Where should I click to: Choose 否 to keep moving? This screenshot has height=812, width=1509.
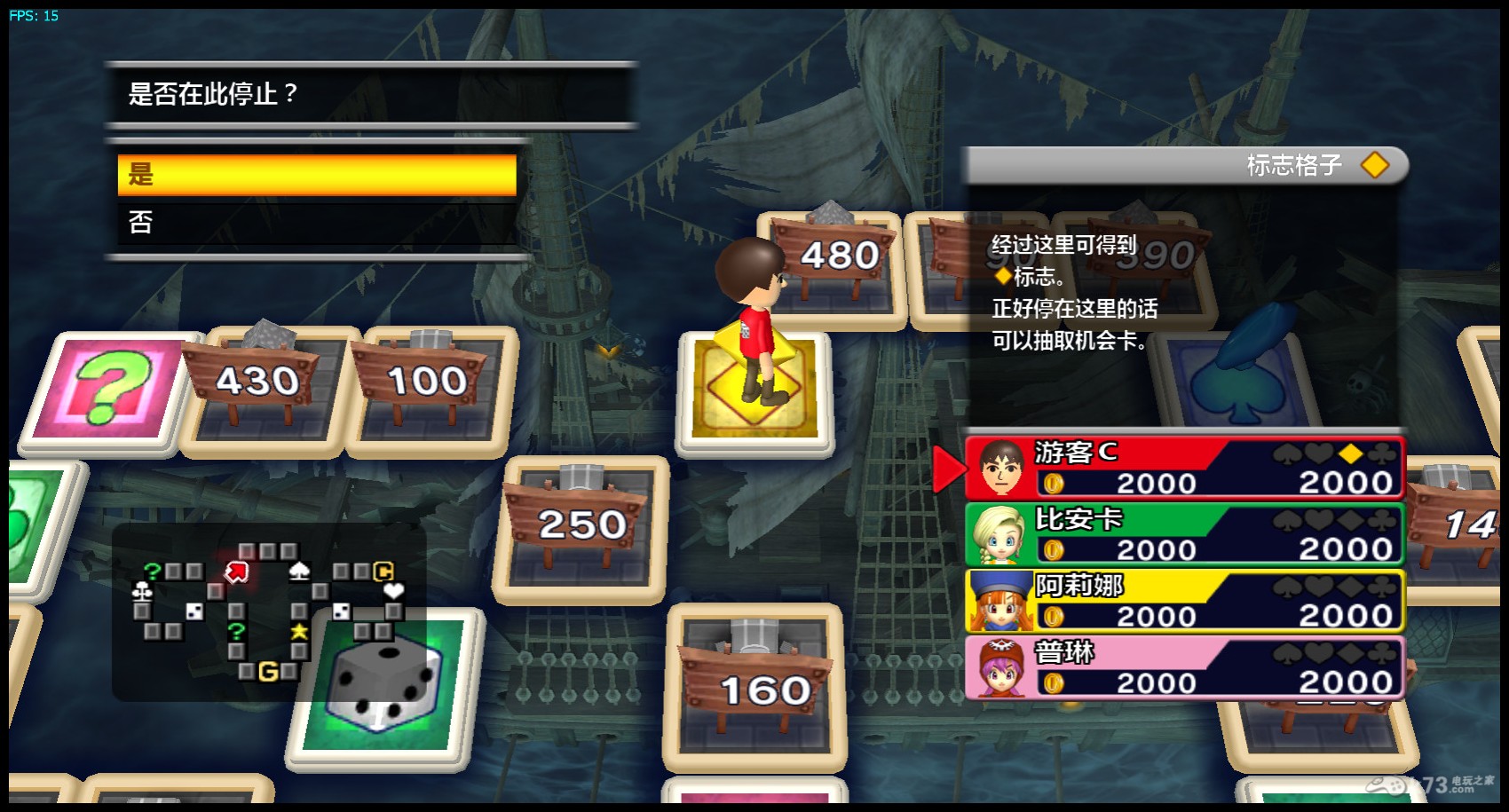tap(317, 222)
